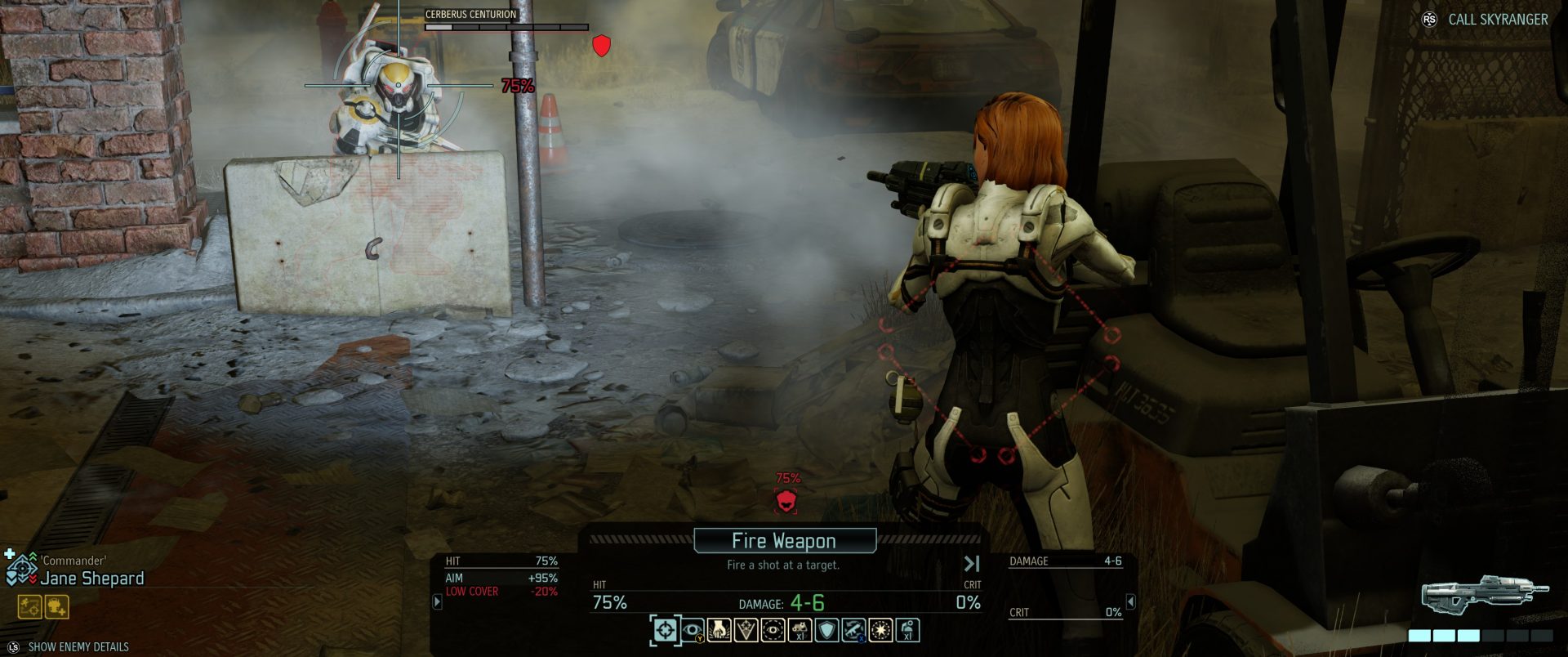Click the running-figure target status icon
The width and height of the screenshot is (1568, 657).
(29, 607)
